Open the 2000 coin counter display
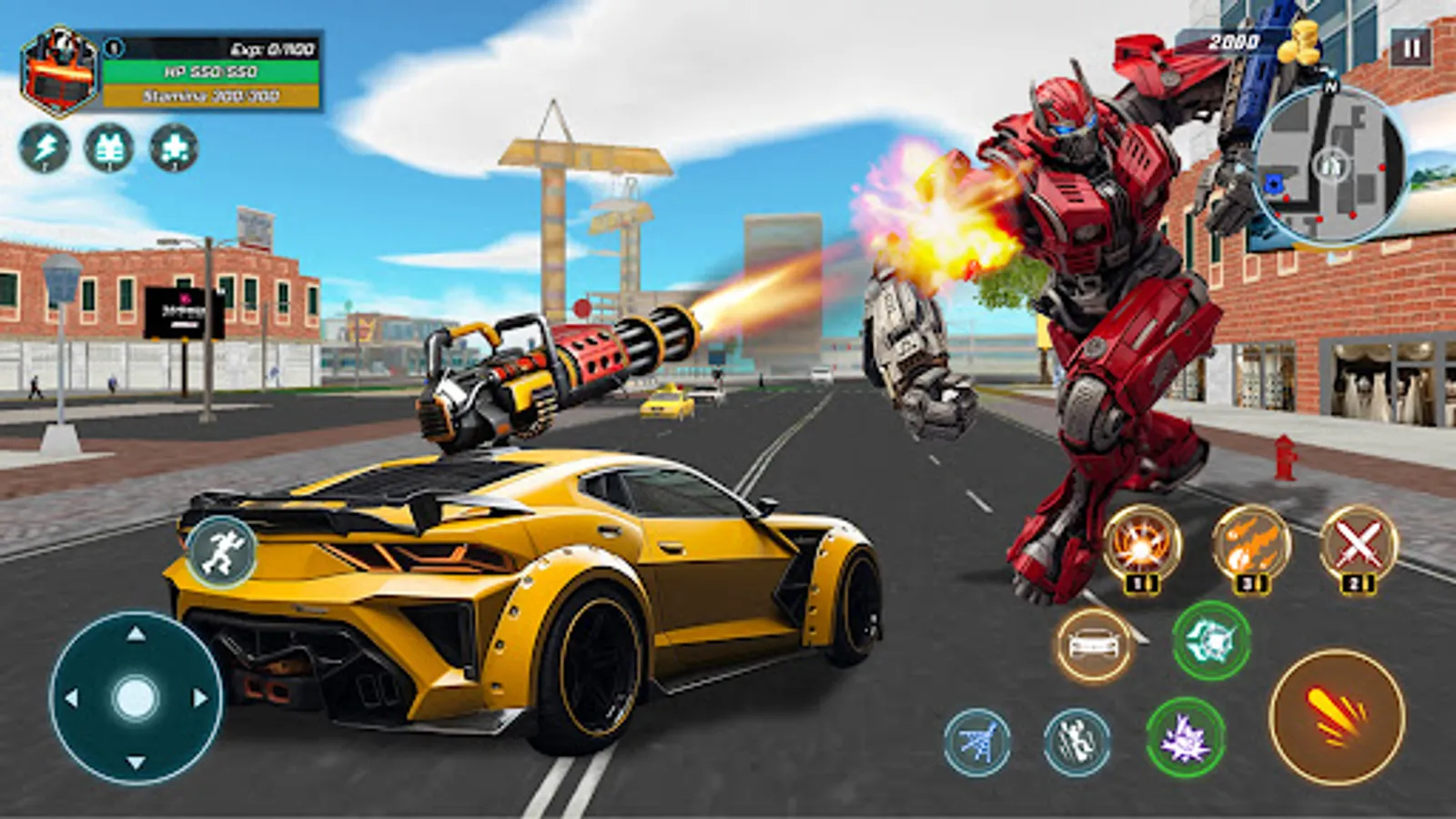Image resolution: width=1456 pixels, height=819 pixels. 1233,39
